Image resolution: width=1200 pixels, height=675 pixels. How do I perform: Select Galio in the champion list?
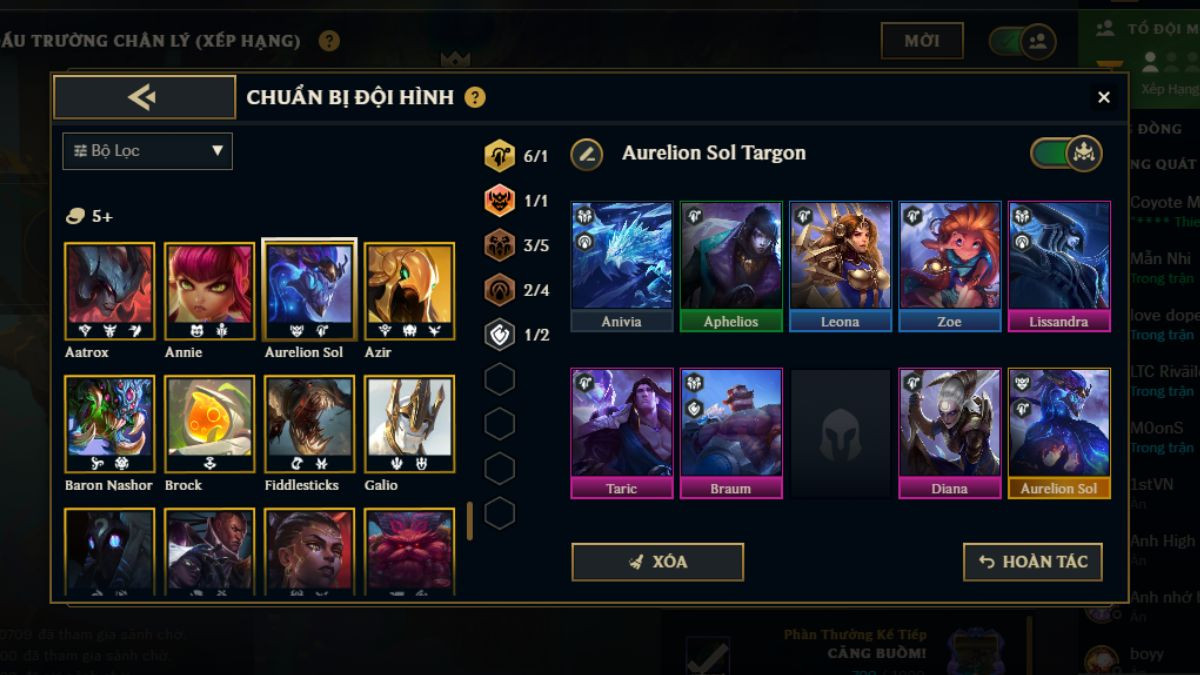[x=409, y=423]
